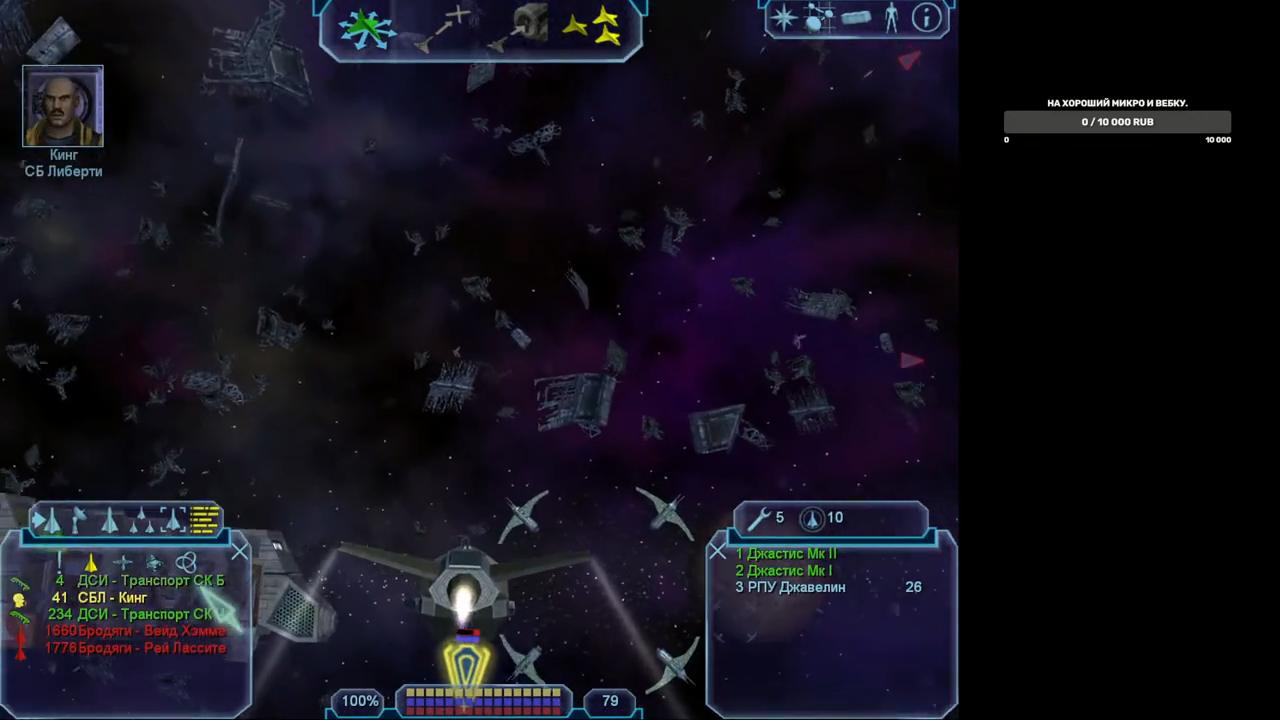
Task: Close the contact list panel
Action: [x=240, y=552]
